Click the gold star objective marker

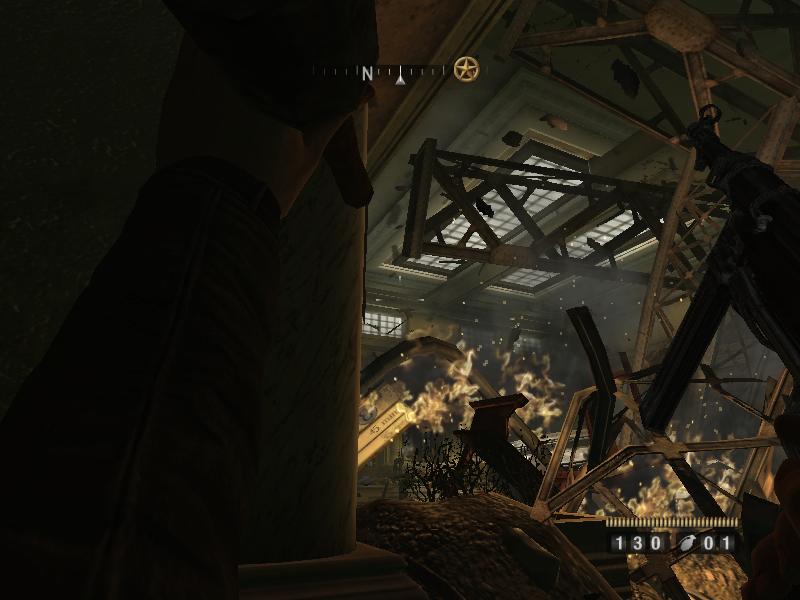[x=466, y=69]
